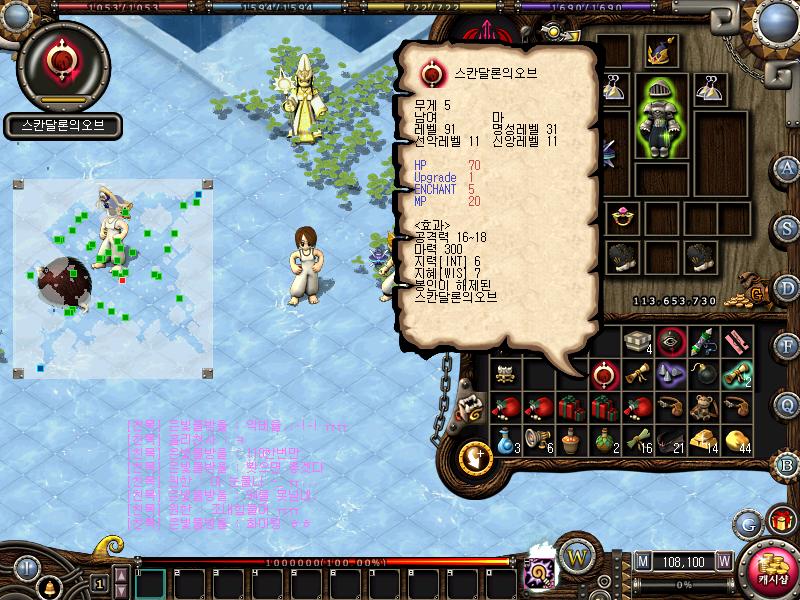Select the blue potion stack
This screenshot has height=600, width=800.
pyautogui.click(x=505, y=439)
